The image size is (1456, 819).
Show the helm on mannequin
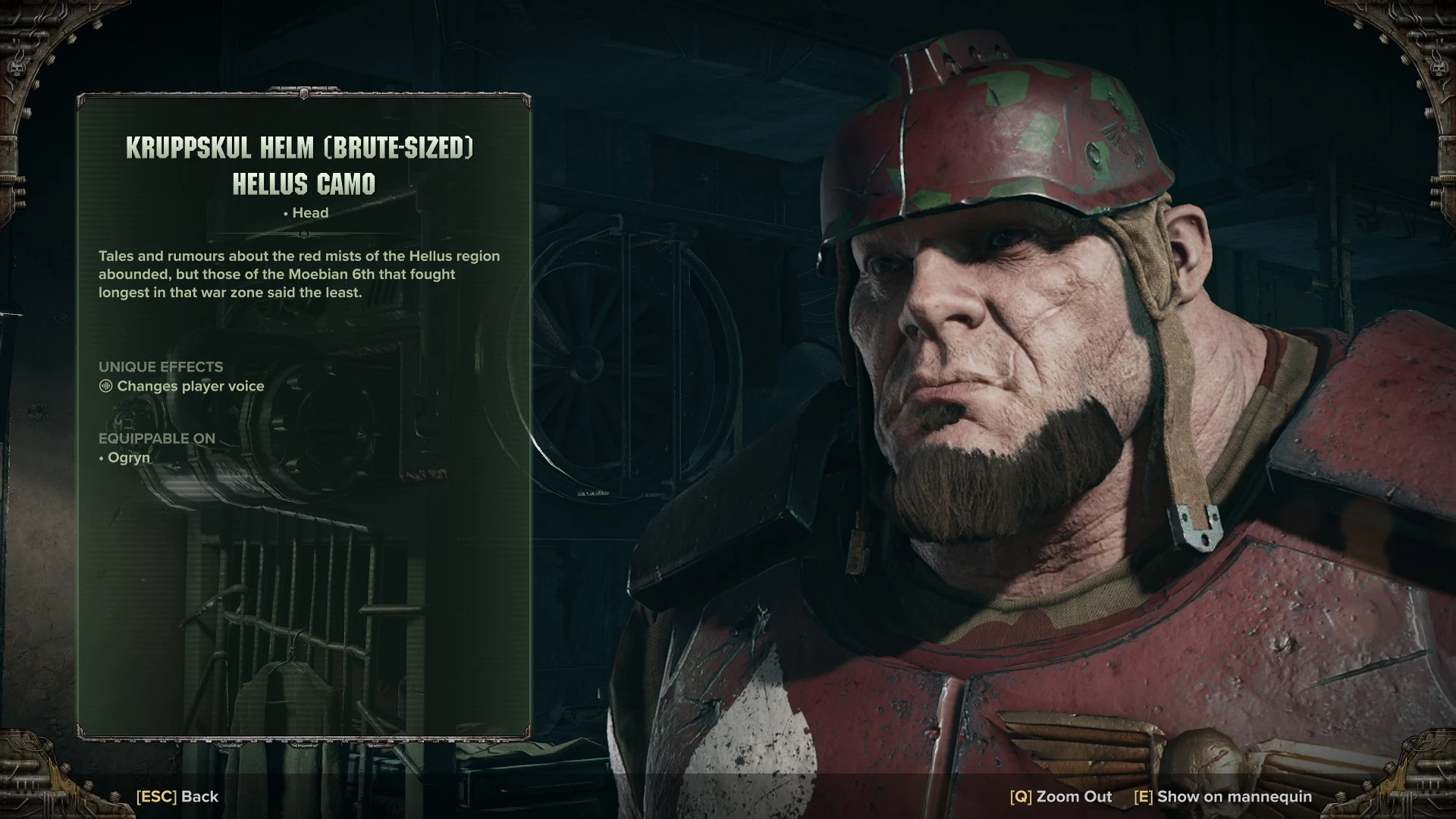click(x=1222, y=797)
